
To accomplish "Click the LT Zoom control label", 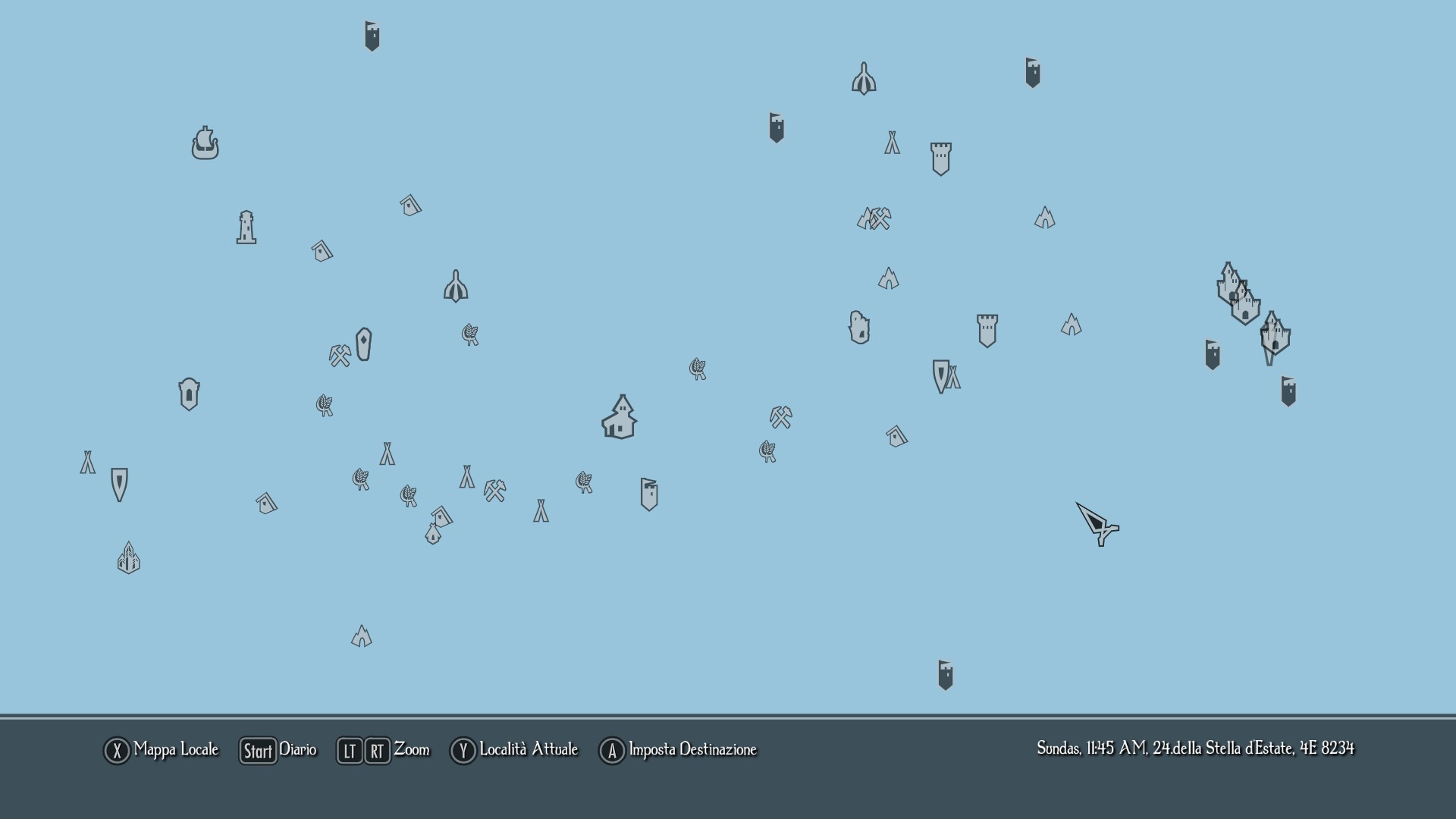I will click(349, 751).
